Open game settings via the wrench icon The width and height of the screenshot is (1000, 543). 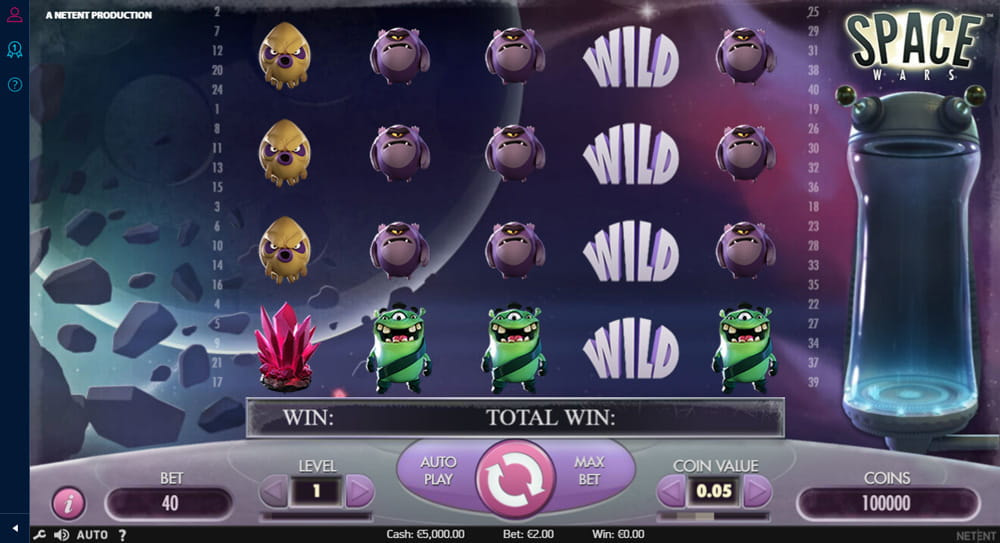(x=40, y=535)
